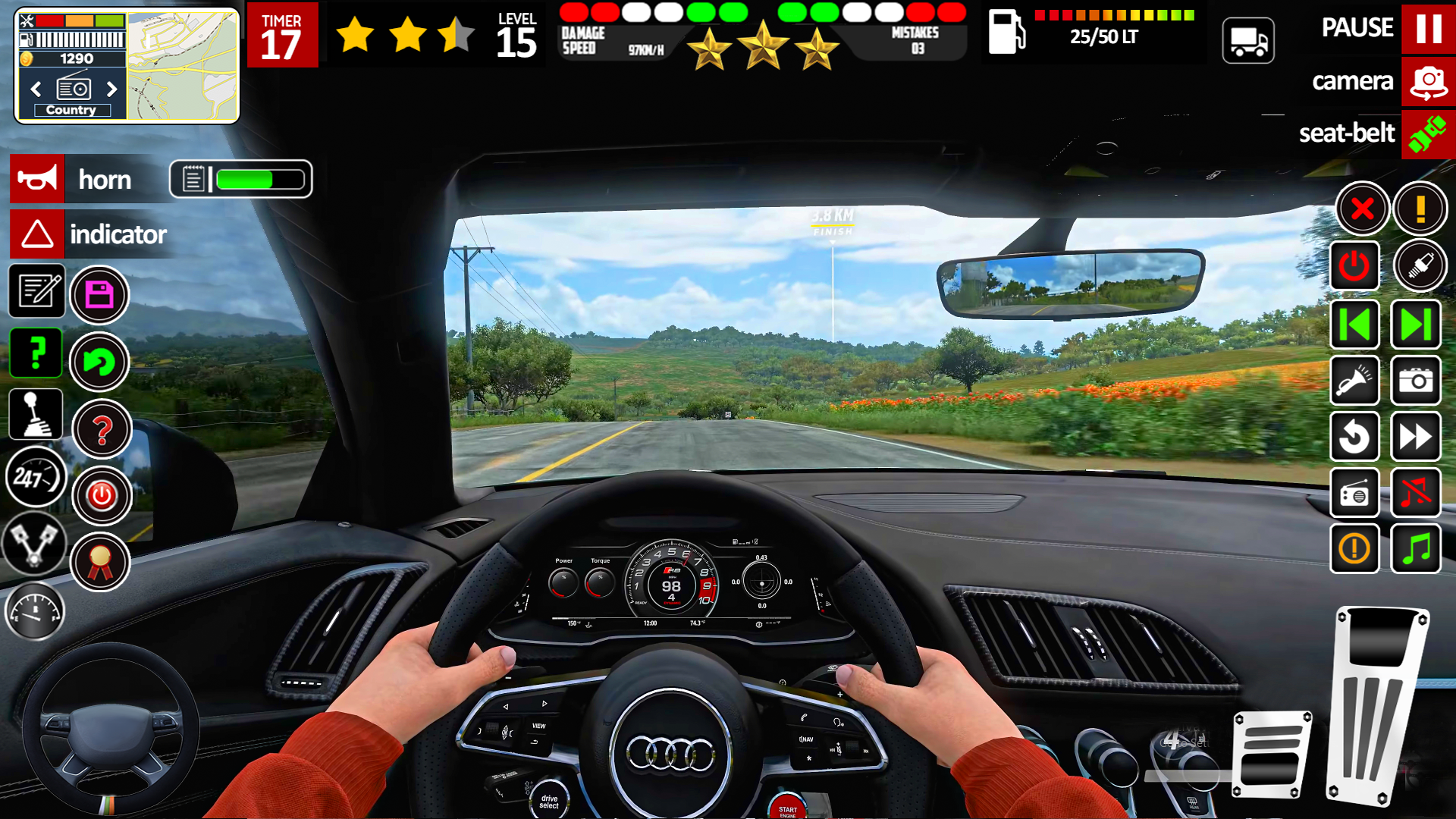Skip to the next track
Screen dimensions: 1456x819
coord(1415,325)
